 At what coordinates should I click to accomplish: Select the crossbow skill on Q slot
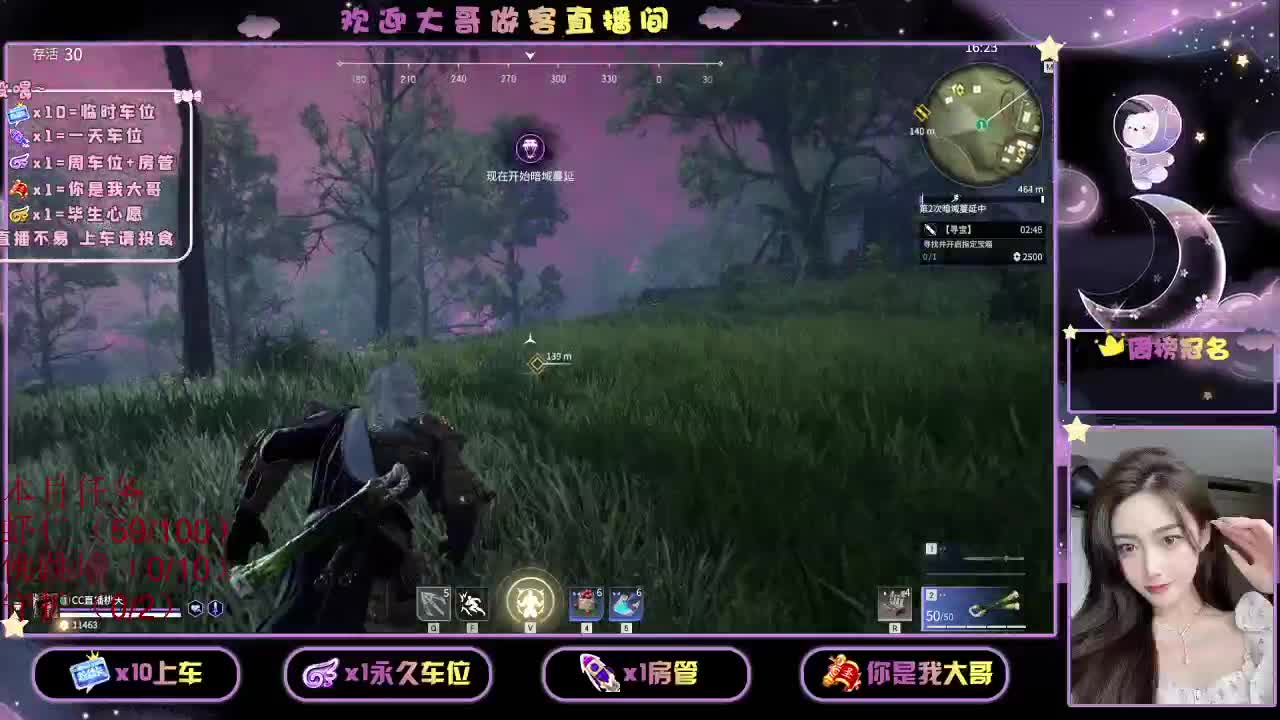click(432, 601)
